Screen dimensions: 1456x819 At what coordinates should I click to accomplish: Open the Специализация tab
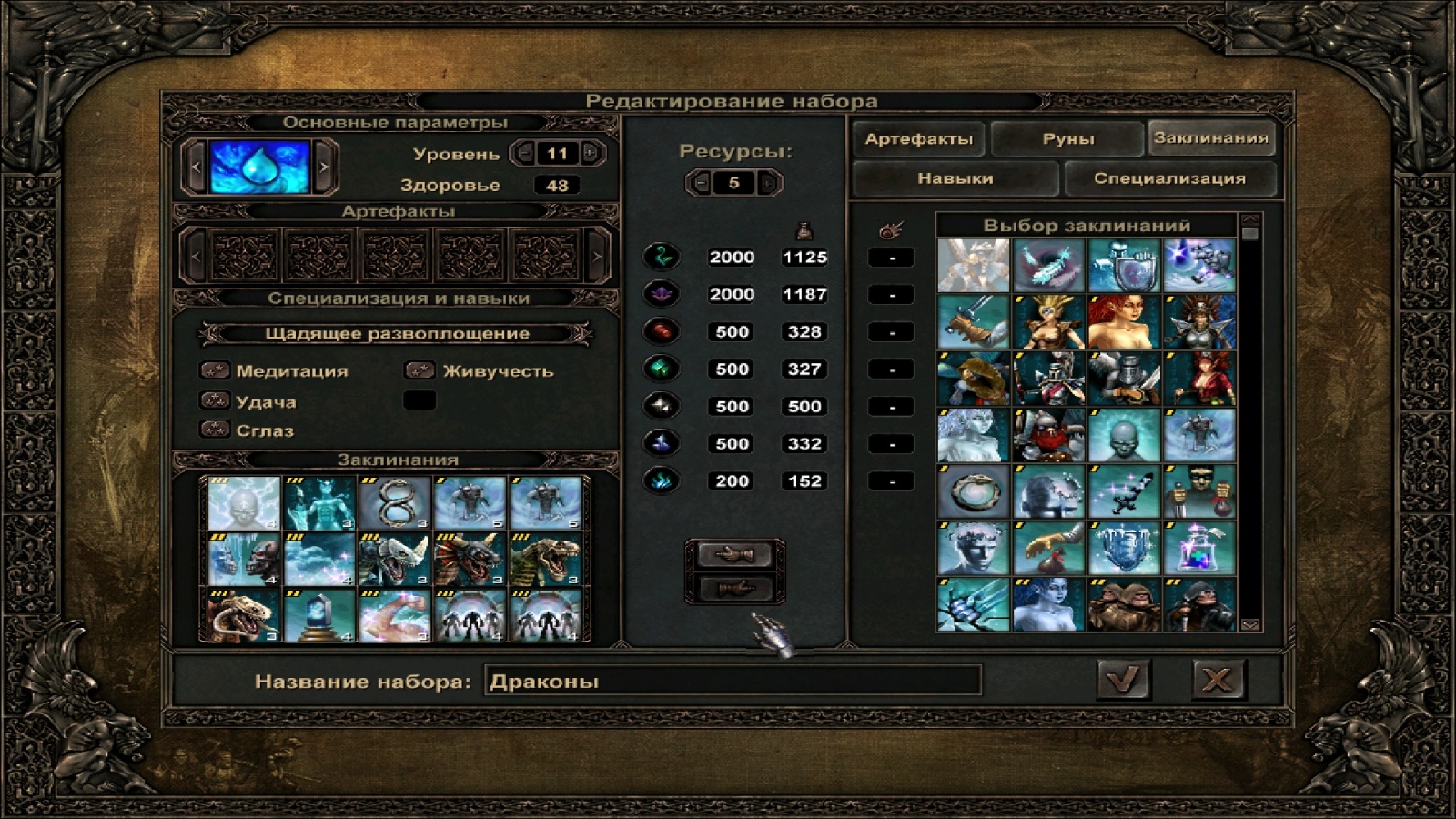pos(1169,178)
